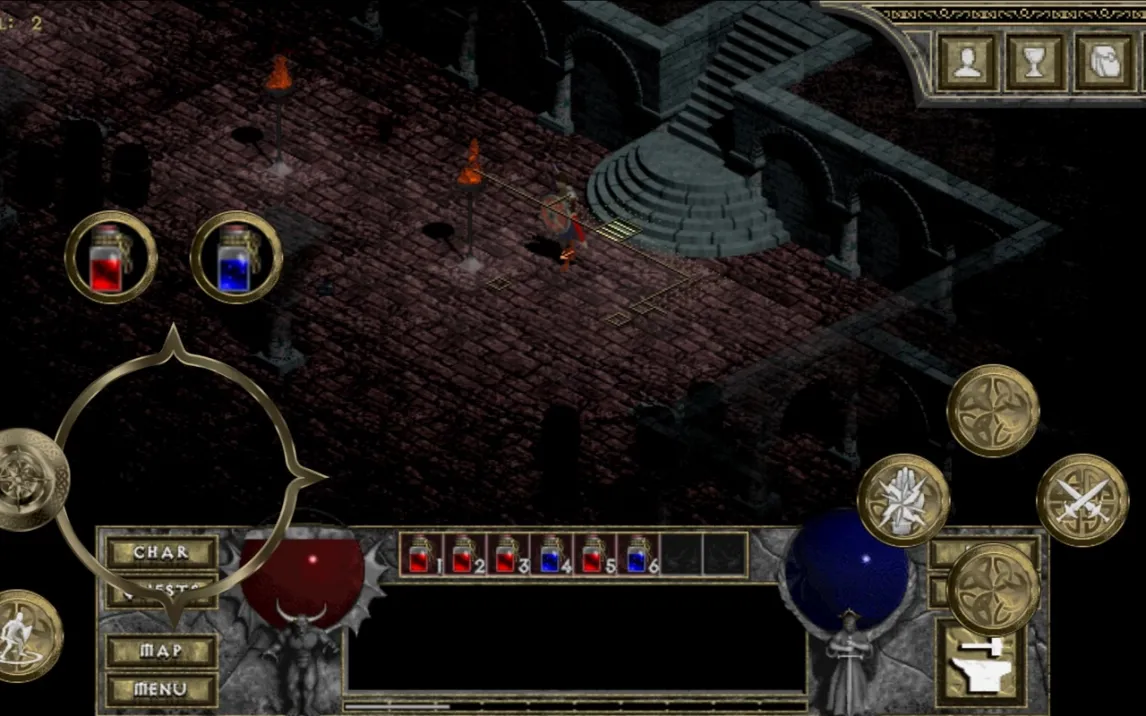Open the game MENU

(x=161, y=689)
